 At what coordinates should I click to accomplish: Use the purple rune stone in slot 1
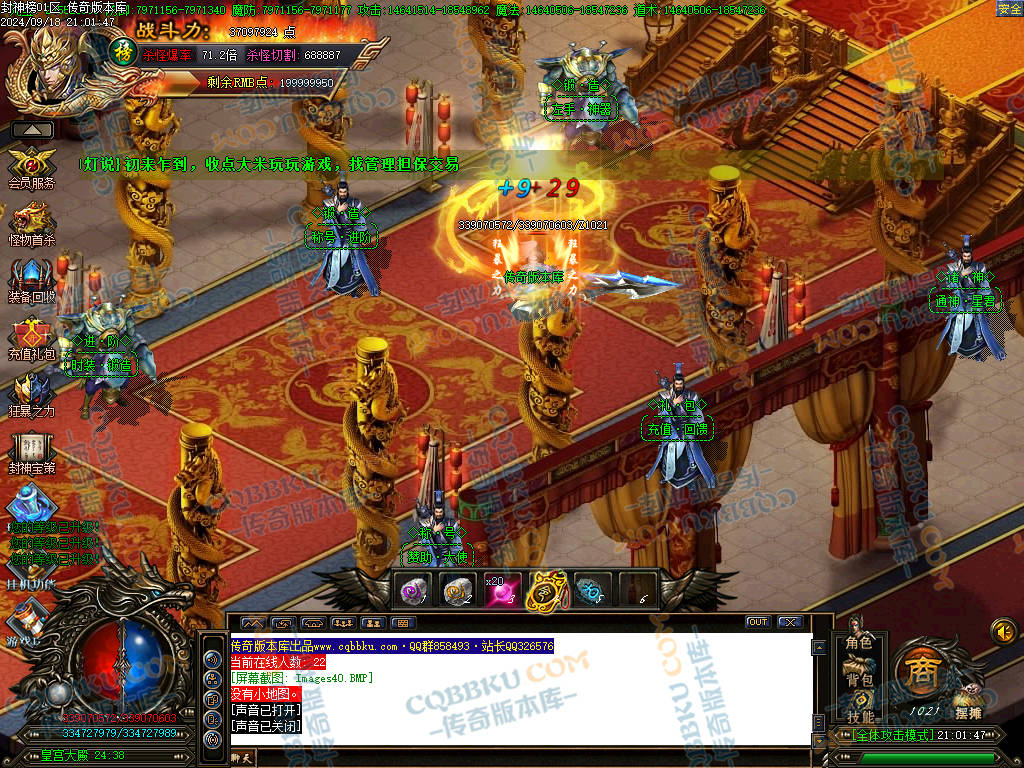click(x=414, y=591)
